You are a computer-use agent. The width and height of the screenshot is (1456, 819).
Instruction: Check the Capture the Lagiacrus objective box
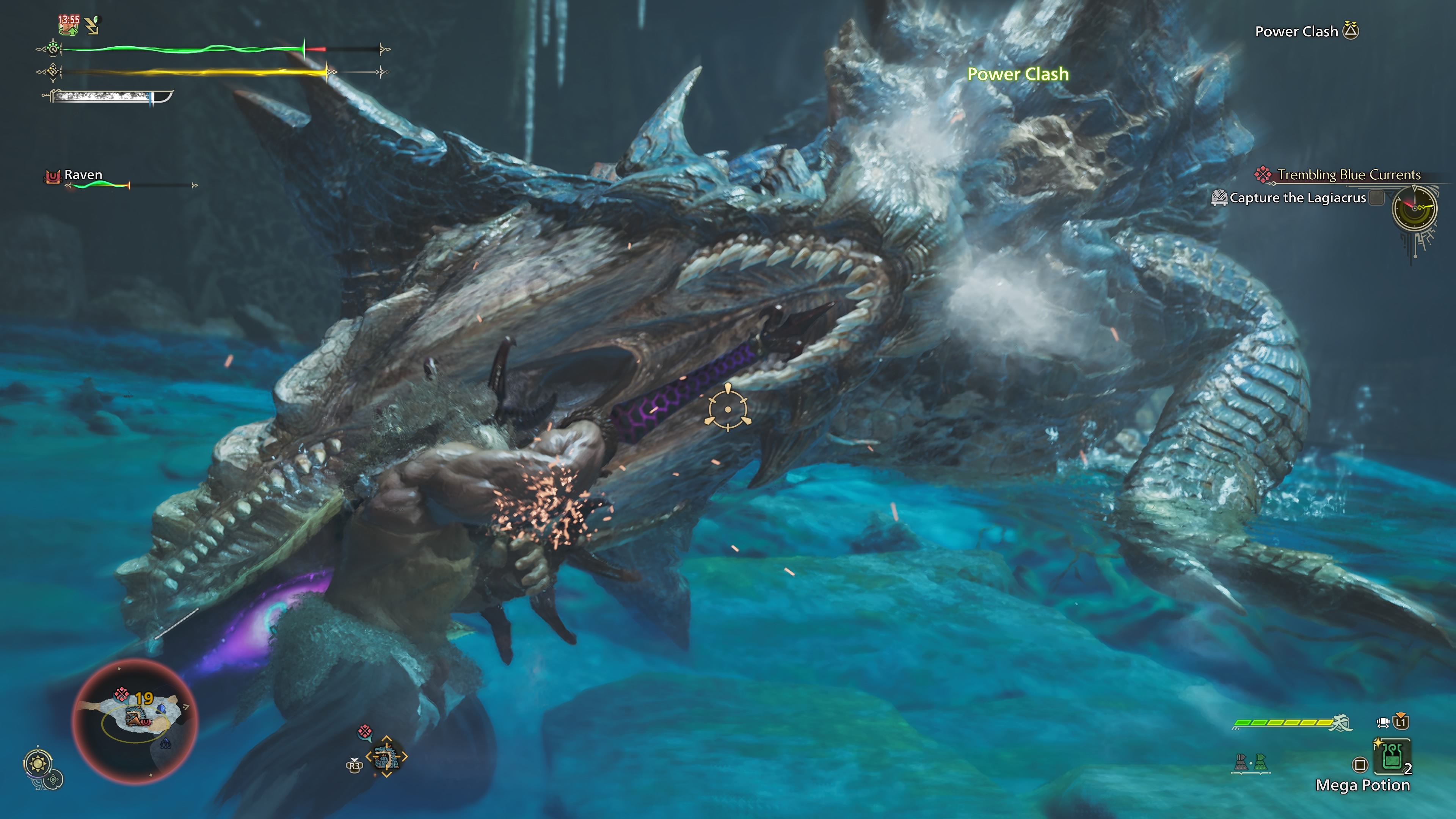coord(1377,198)
